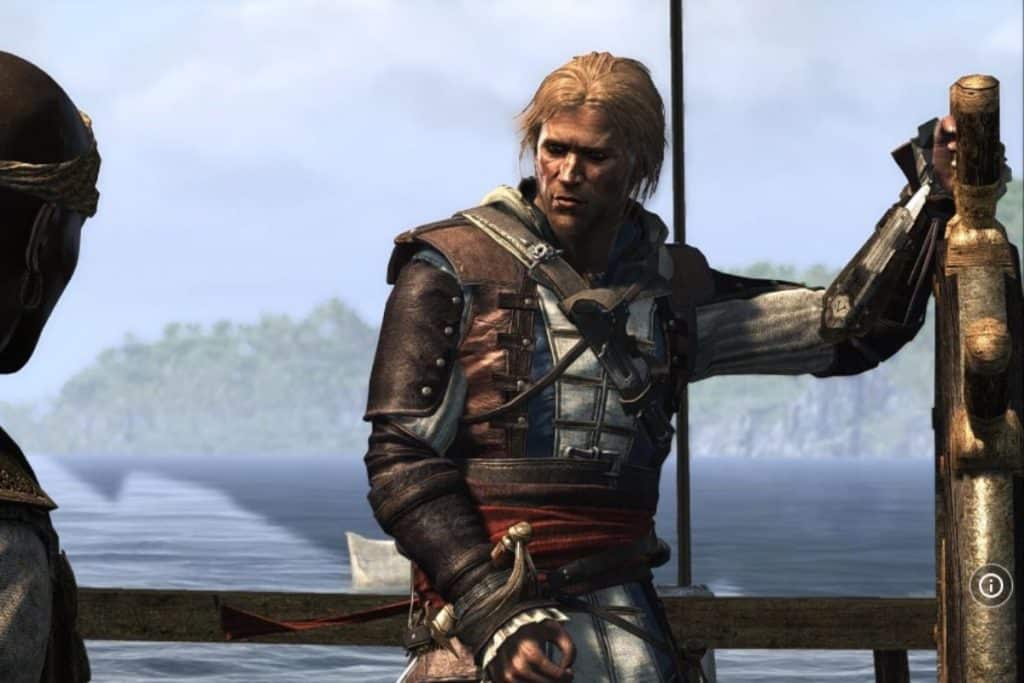Open the circular image info button

(990, 586)
